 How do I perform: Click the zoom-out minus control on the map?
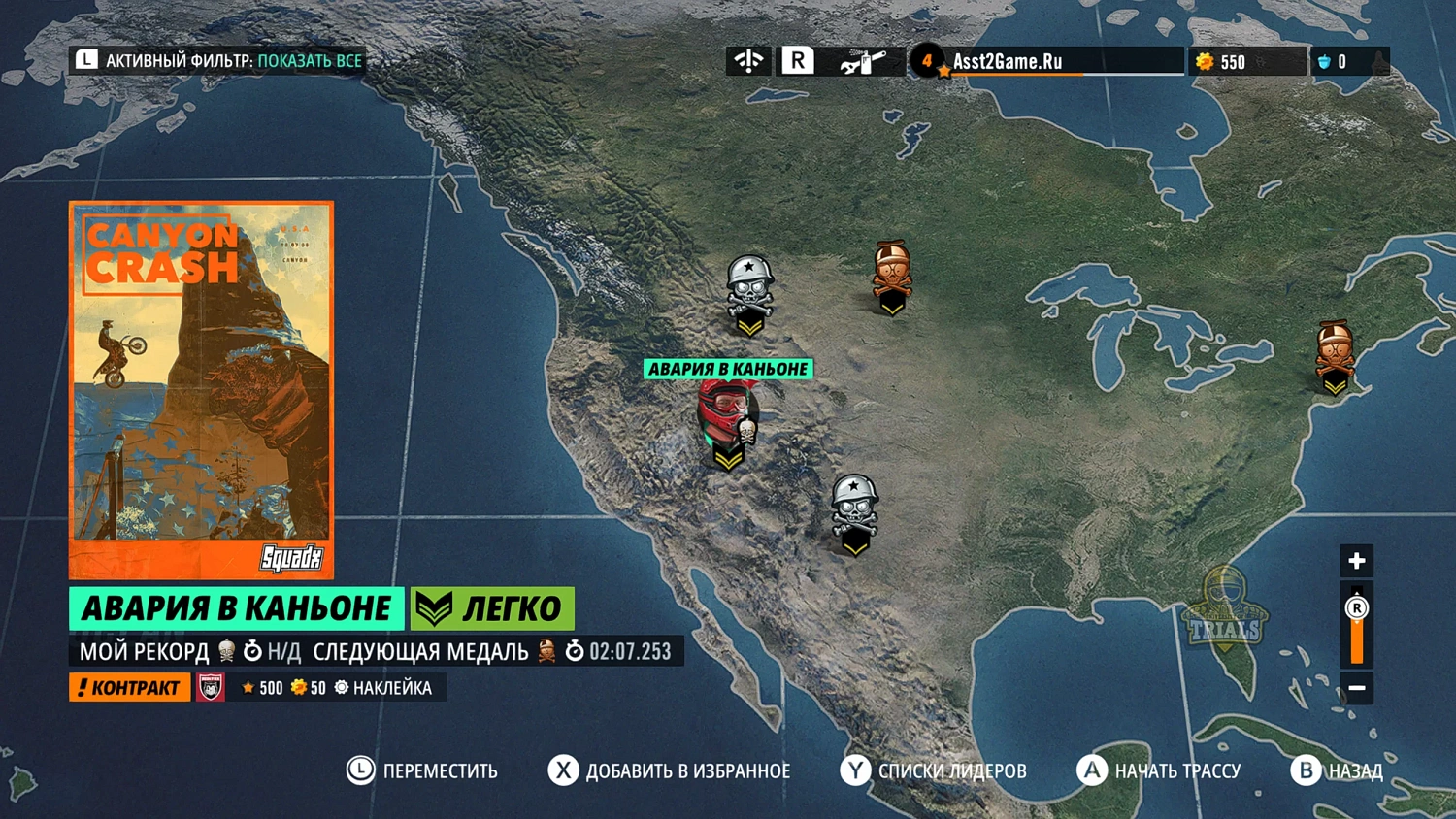[1355, 687]
